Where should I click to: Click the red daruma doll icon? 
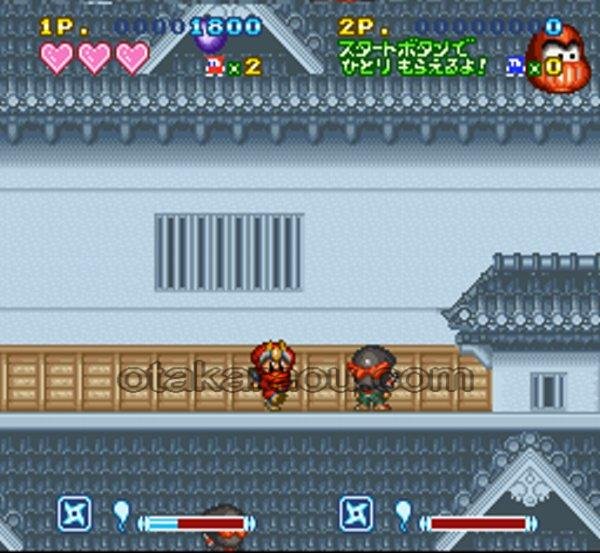557,59
